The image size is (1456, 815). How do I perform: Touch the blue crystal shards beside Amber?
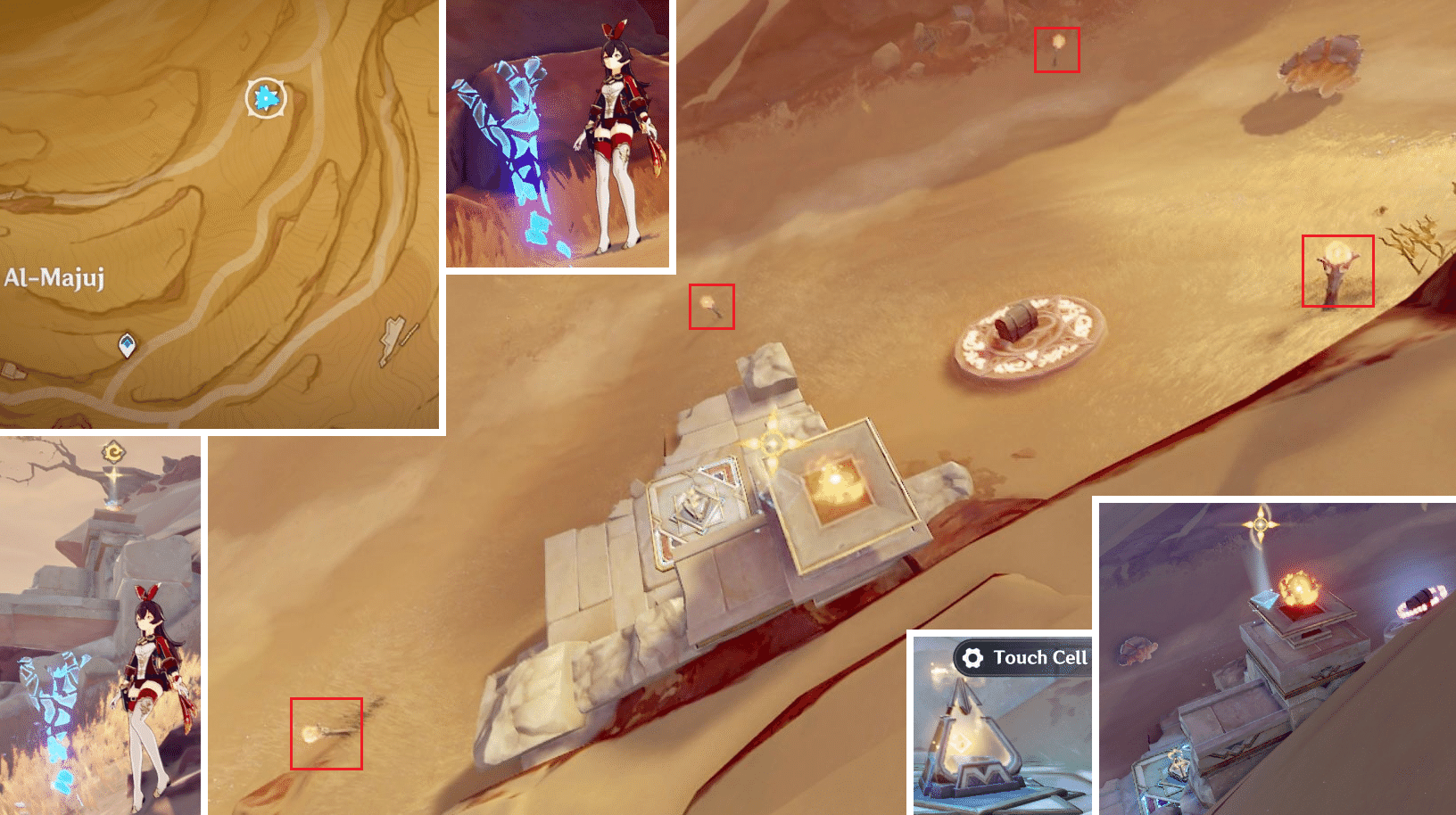coord(517,125)
